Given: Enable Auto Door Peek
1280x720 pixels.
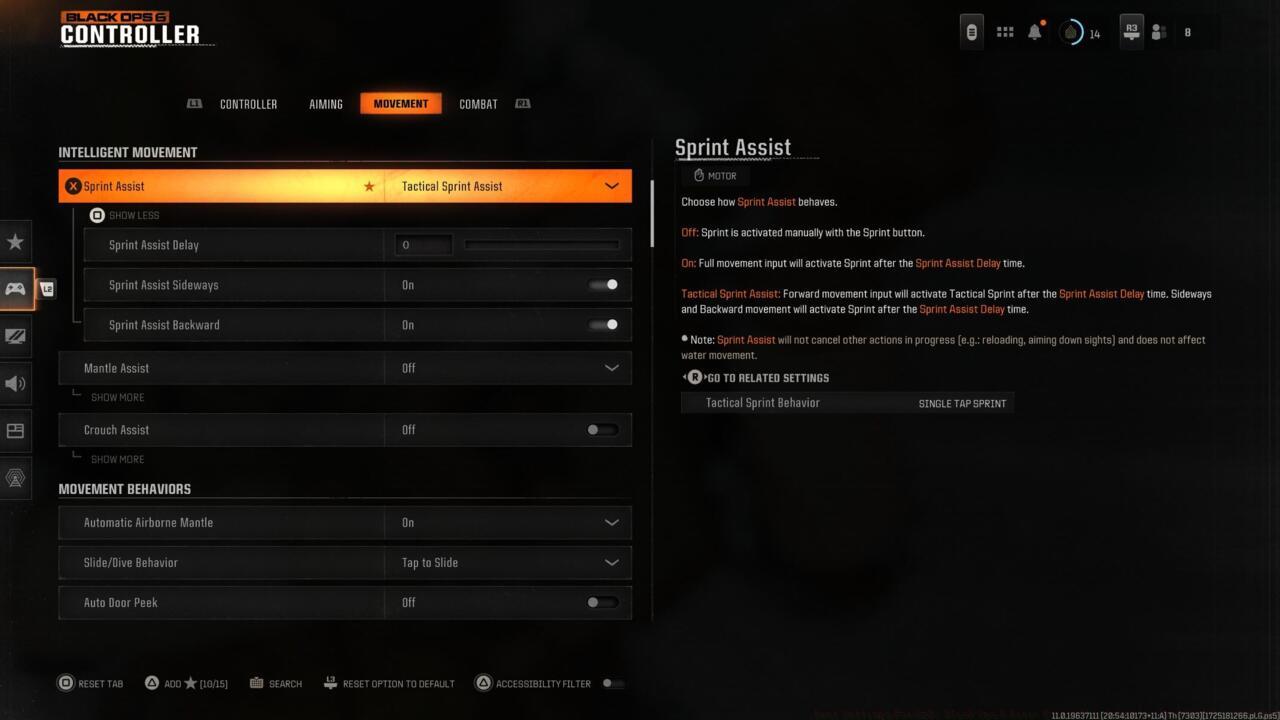Looking at the screenshot, I should (600, 602).
